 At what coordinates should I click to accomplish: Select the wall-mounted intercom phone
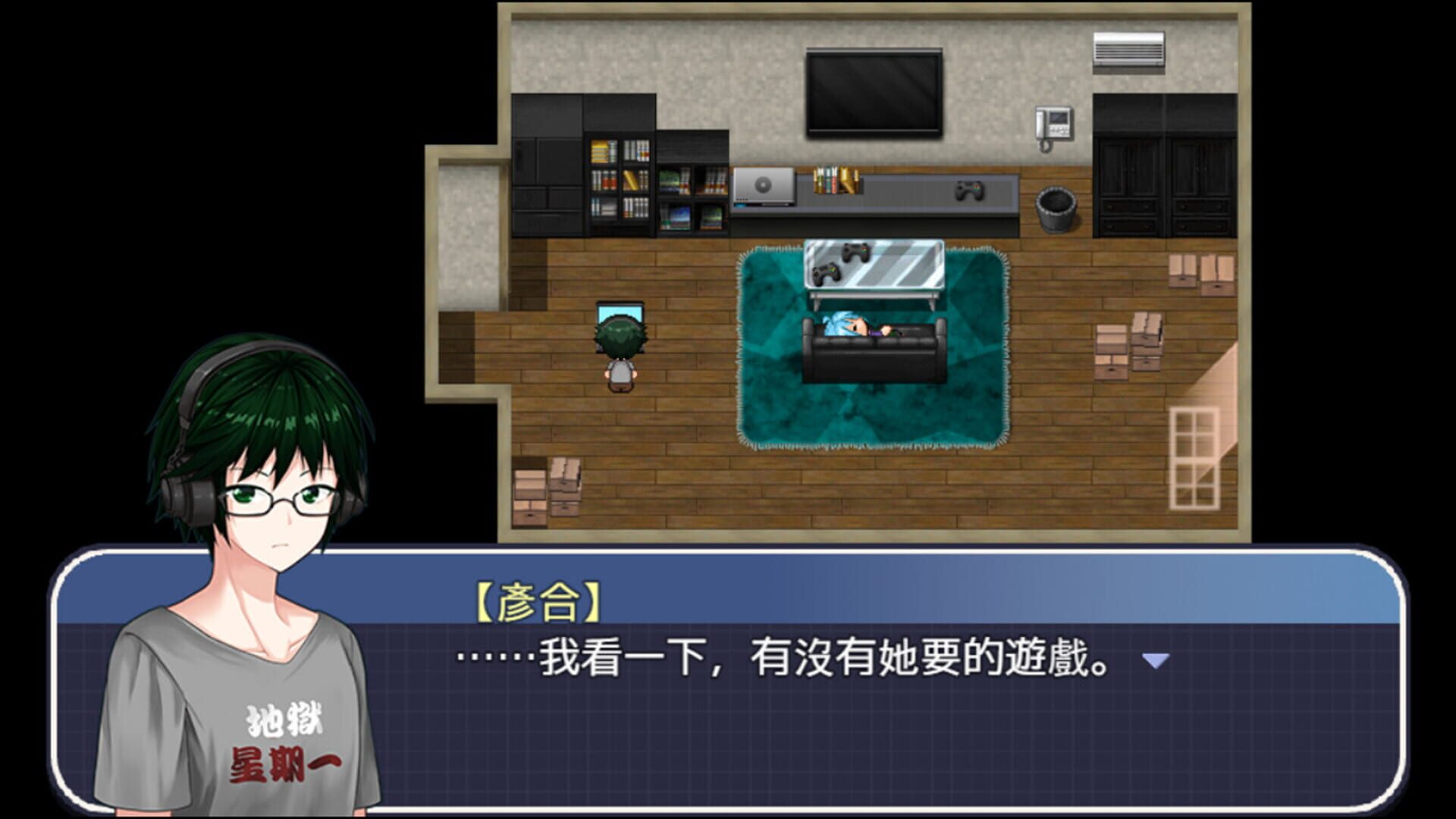1053,121
